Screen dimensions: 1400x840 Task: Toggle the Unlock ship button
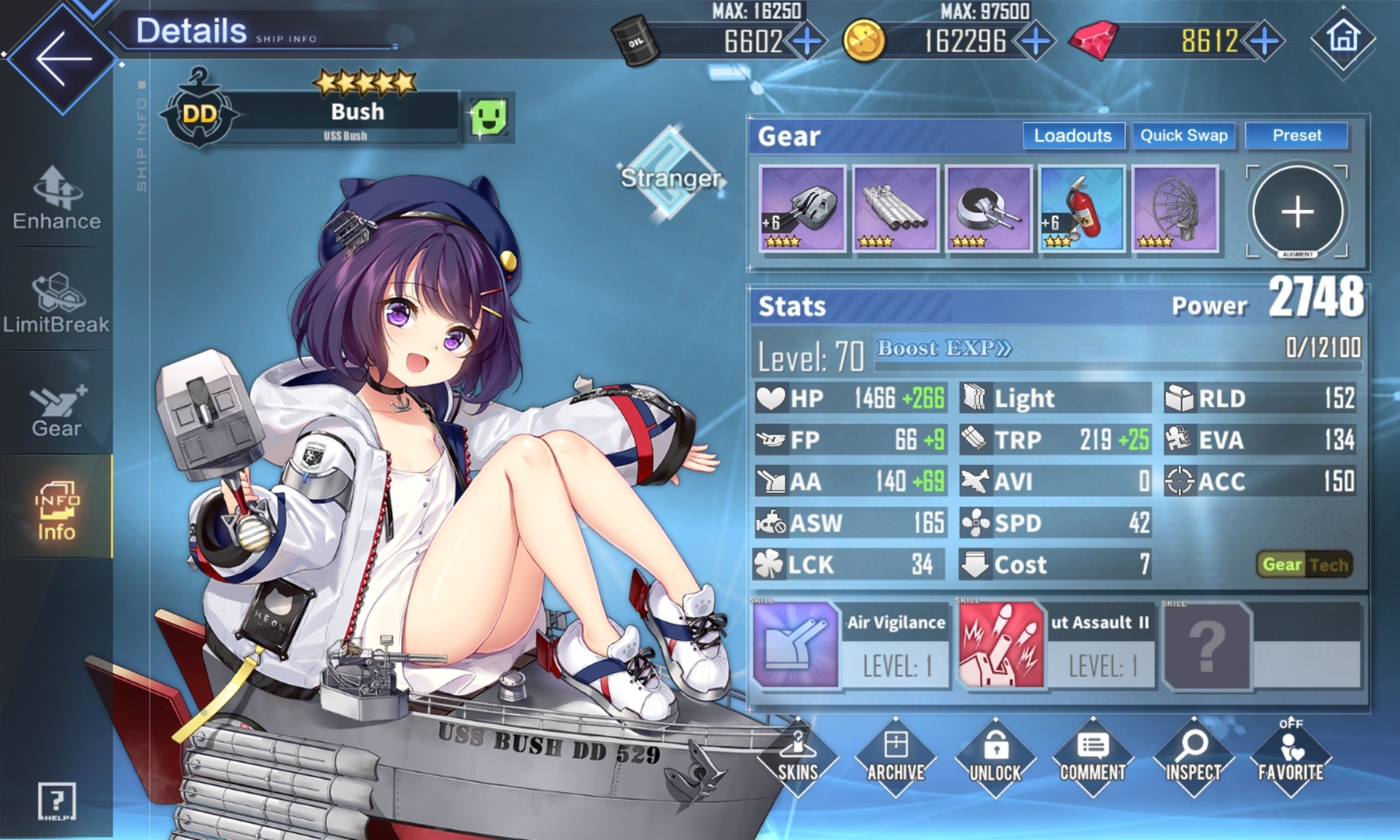995,758
